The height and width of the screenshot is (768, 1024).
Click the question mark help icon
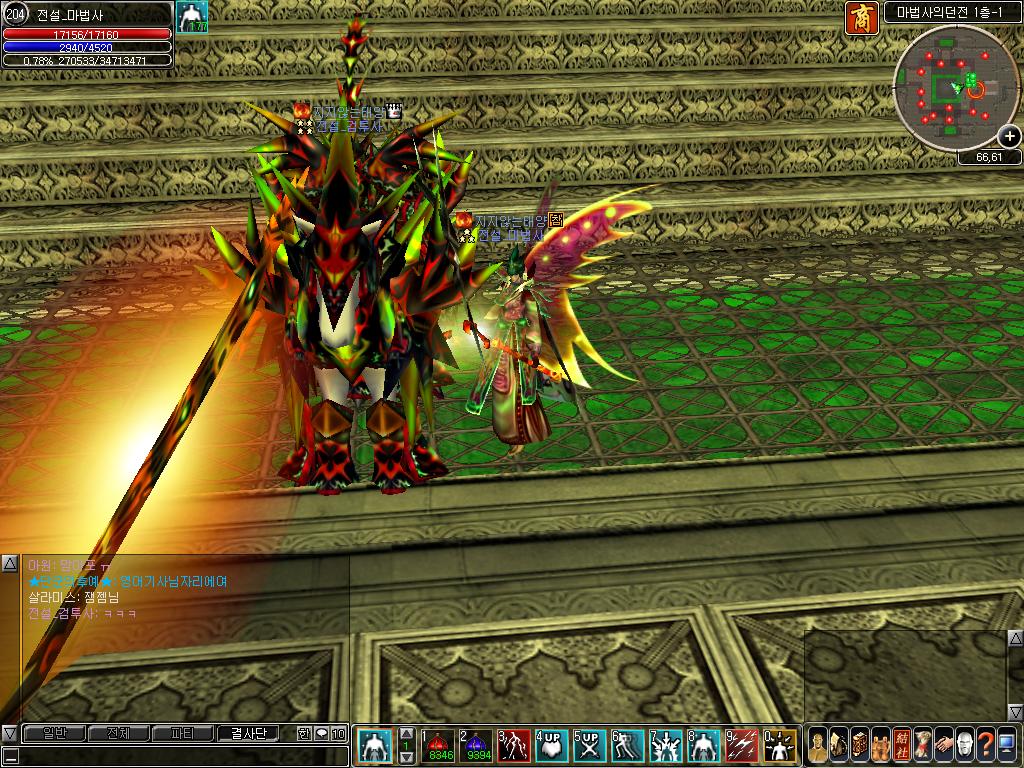point(985,745)
